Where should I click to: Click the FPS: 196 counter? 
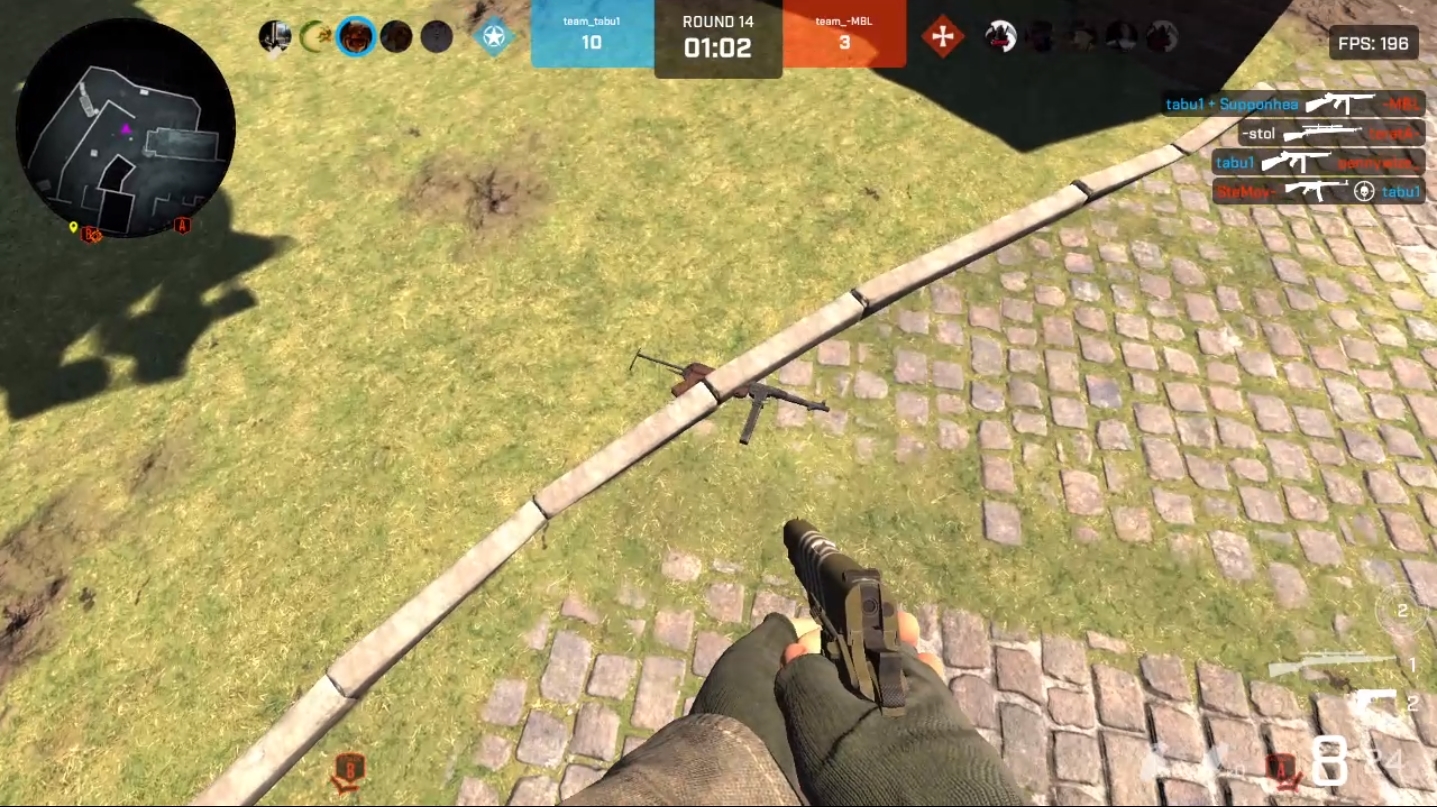(1374, 42)
